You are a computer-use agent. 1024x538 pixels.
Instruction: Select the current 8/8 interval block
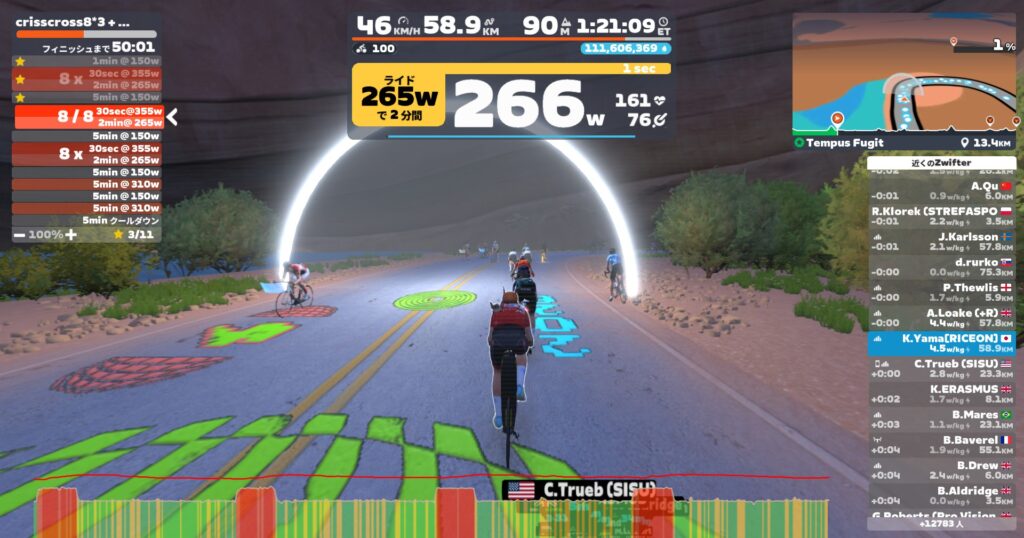[88, 117]
